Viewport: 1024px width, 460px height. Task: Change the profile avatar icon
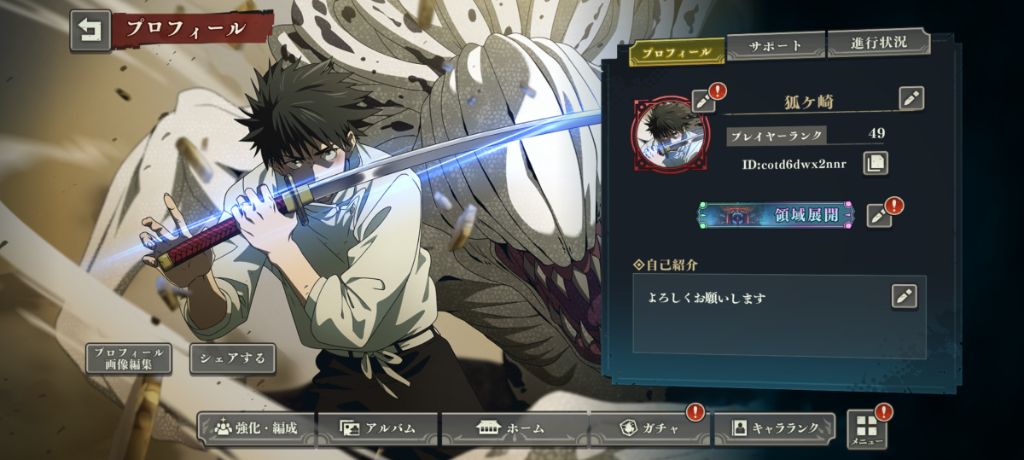pos(704,100)
